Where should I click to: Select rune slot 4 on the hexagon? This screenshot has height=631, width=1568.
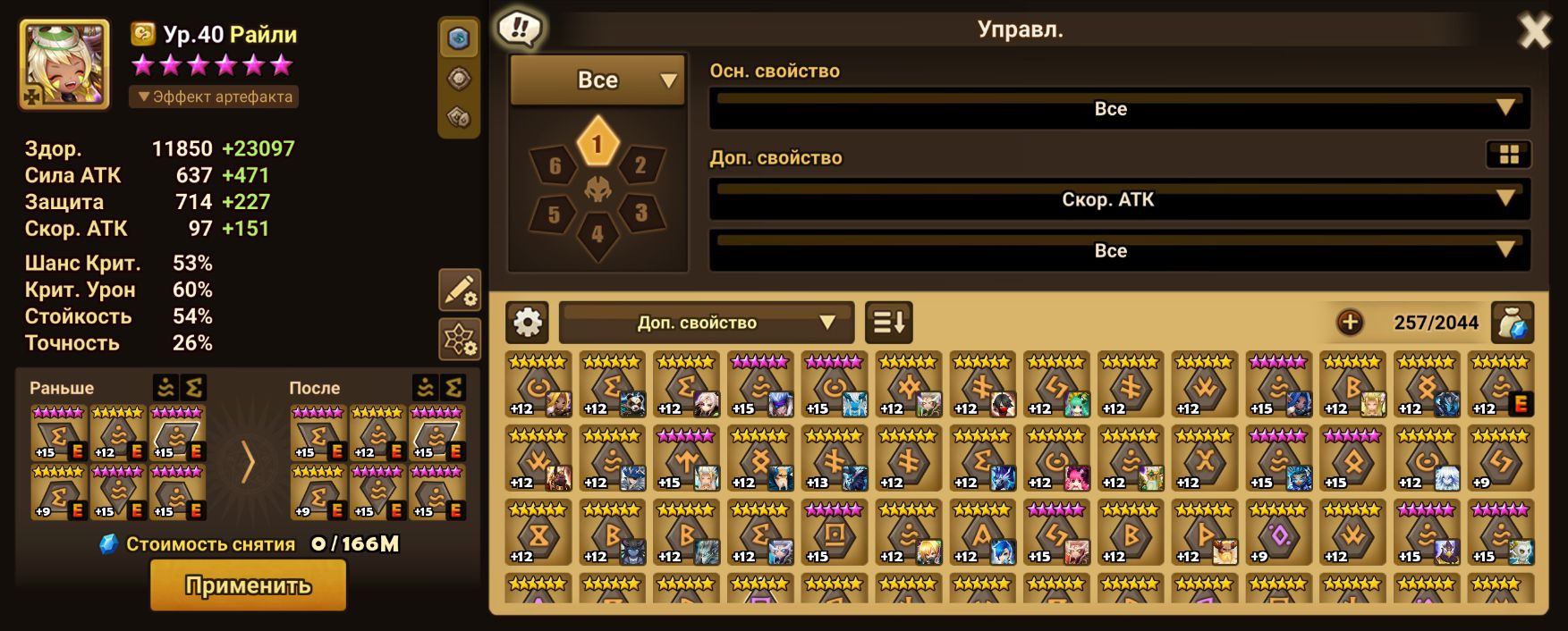click(598, 235)
